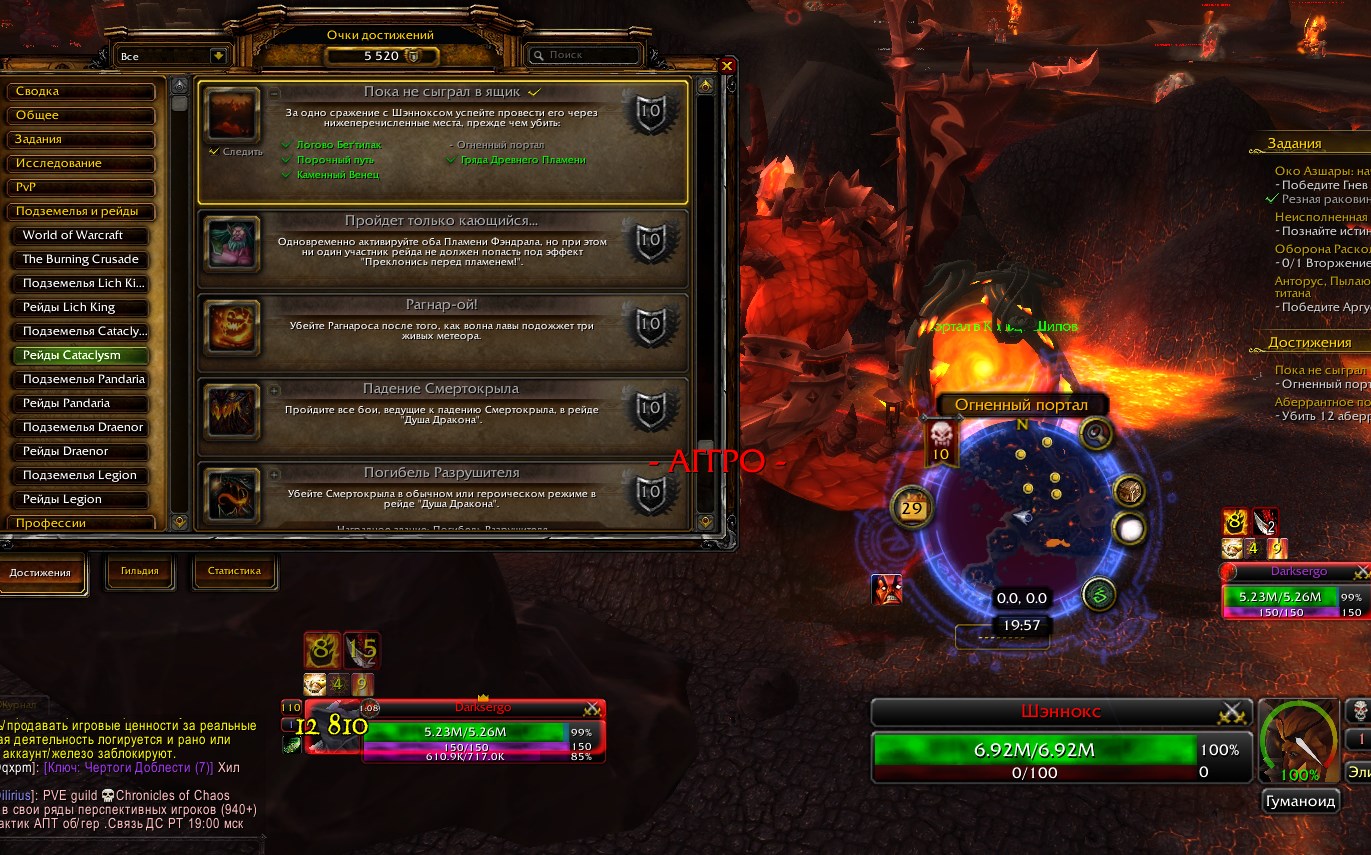Select "Рейды Lich King" subcategory

click(80, 307)
